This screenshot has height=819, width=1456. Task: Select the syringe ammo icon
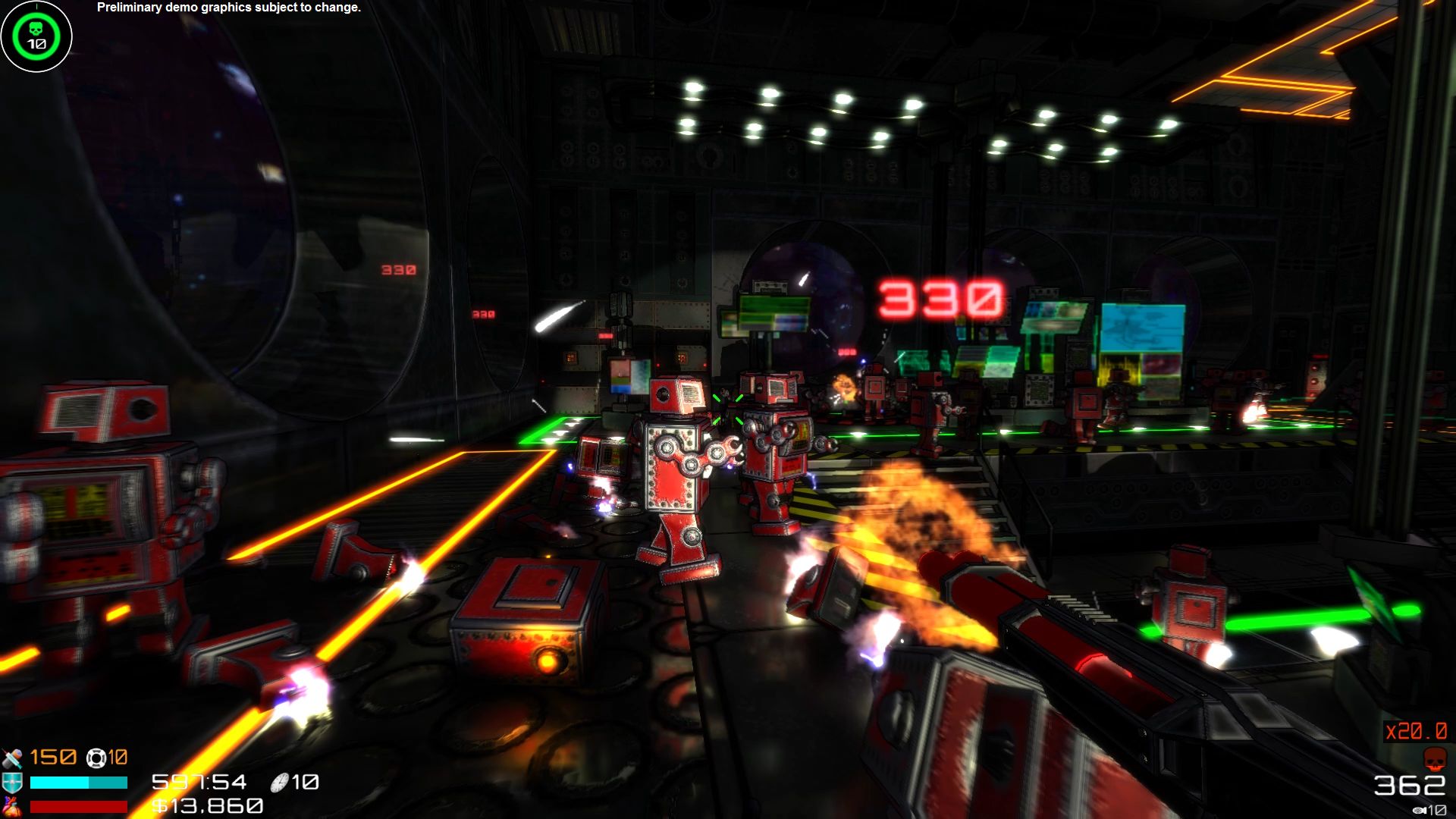[x=12, y=758]
